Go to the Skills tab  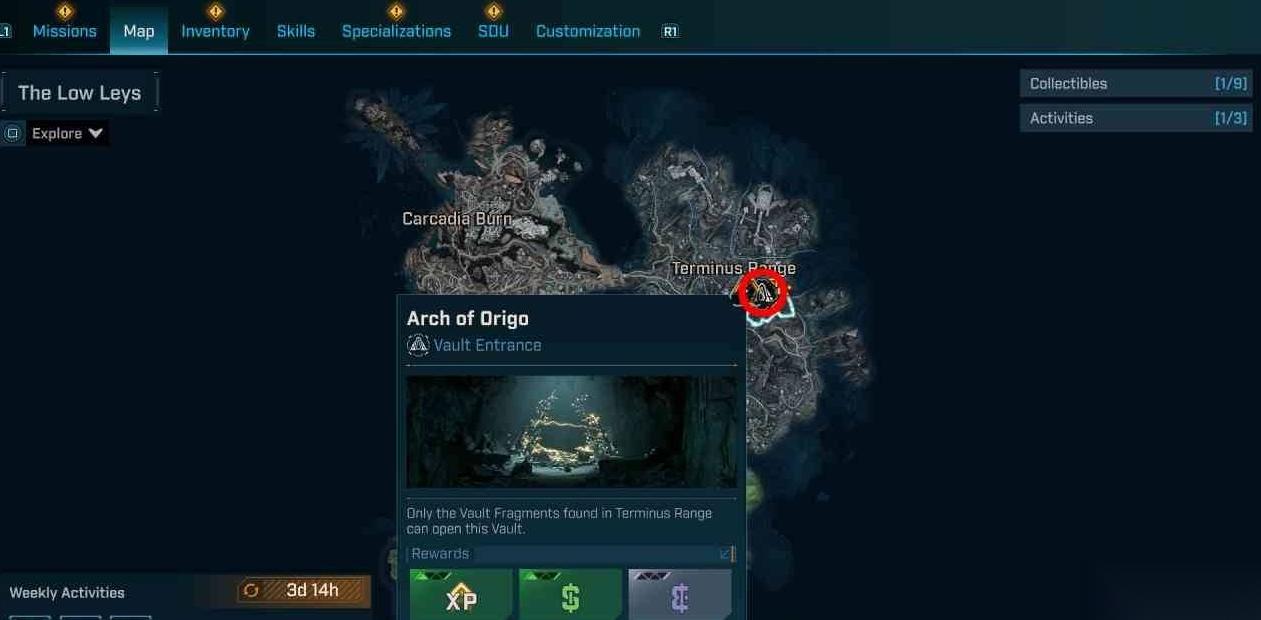click(296, 31)
